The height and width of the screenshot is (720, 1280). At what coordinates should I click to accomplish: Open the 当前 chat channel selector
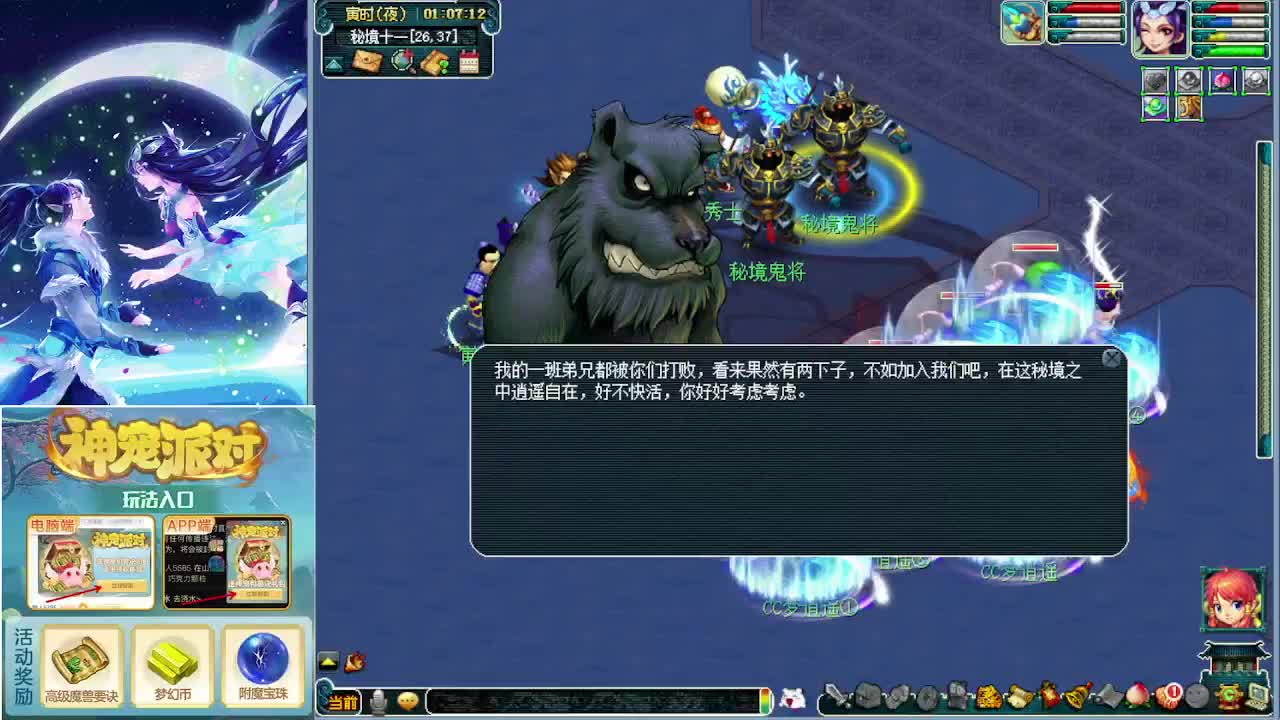click(x=342, y=703)
